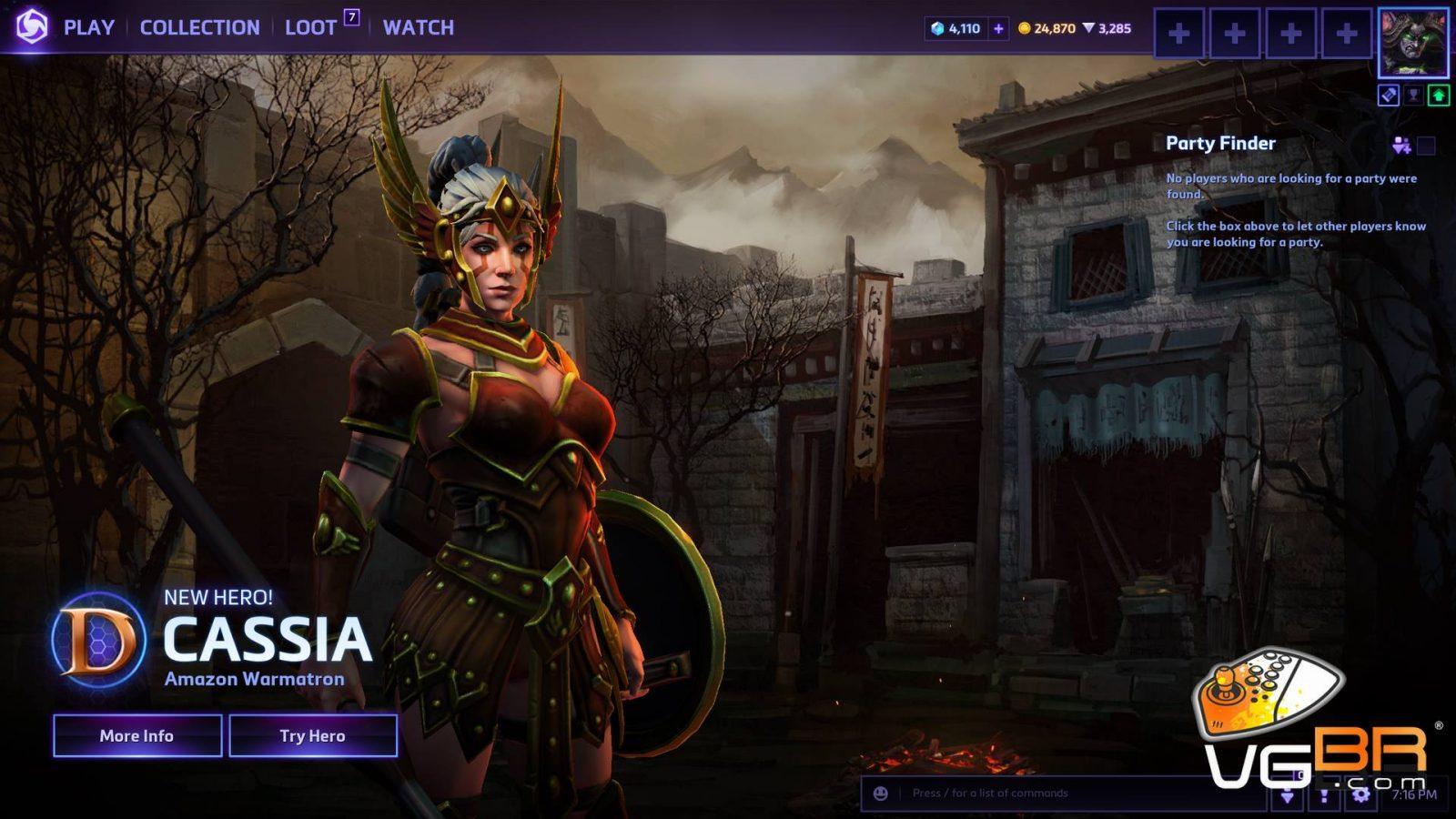Open the trophy icon under portrait
Image resolution: width=1456 pixels, height=819 pixels.
tap(1413, 95)
